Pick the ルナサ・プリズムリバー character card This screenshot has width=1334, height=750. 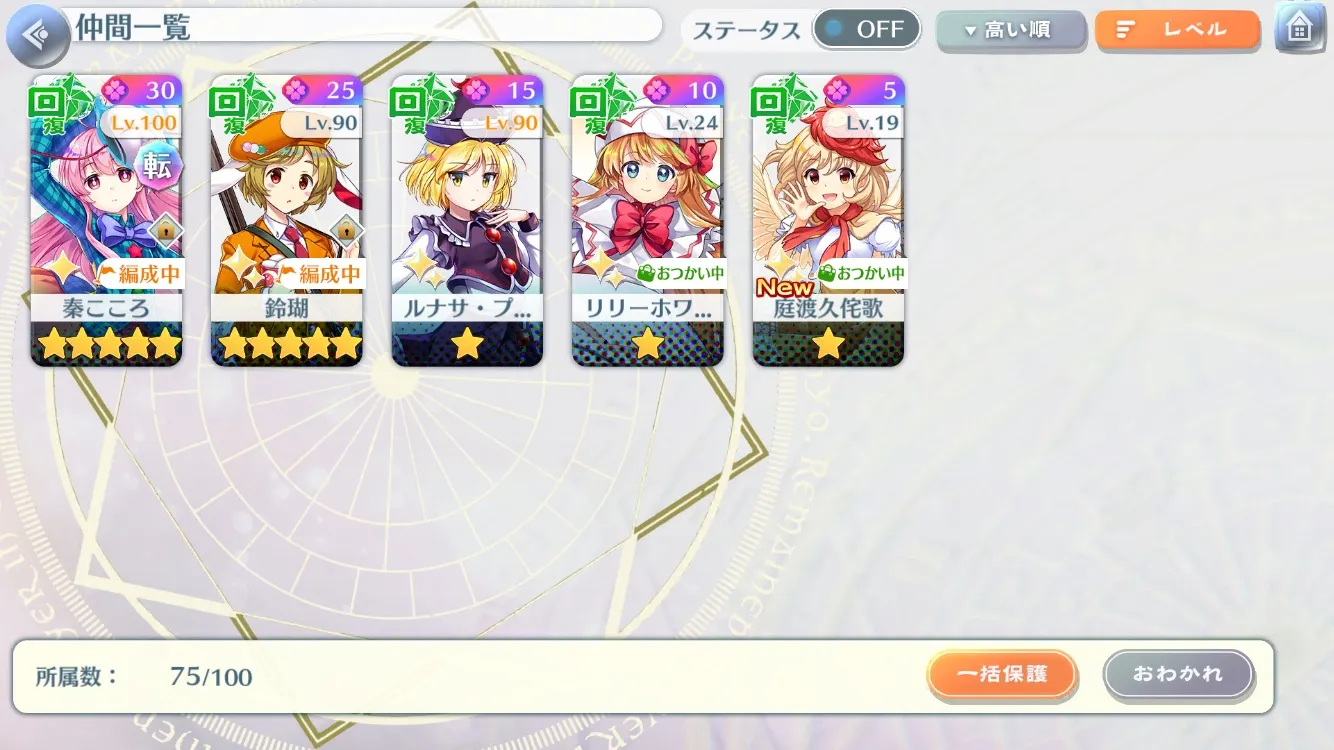(467, 220)
